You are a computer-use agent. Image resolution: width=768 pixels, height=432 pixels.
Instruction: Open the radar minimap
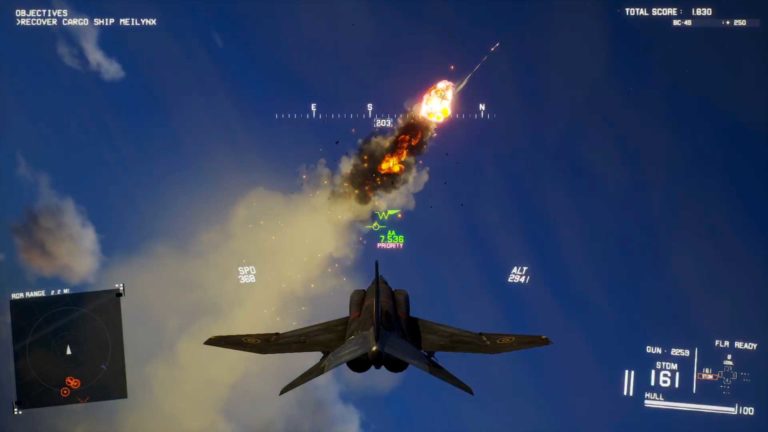point(68,350)
